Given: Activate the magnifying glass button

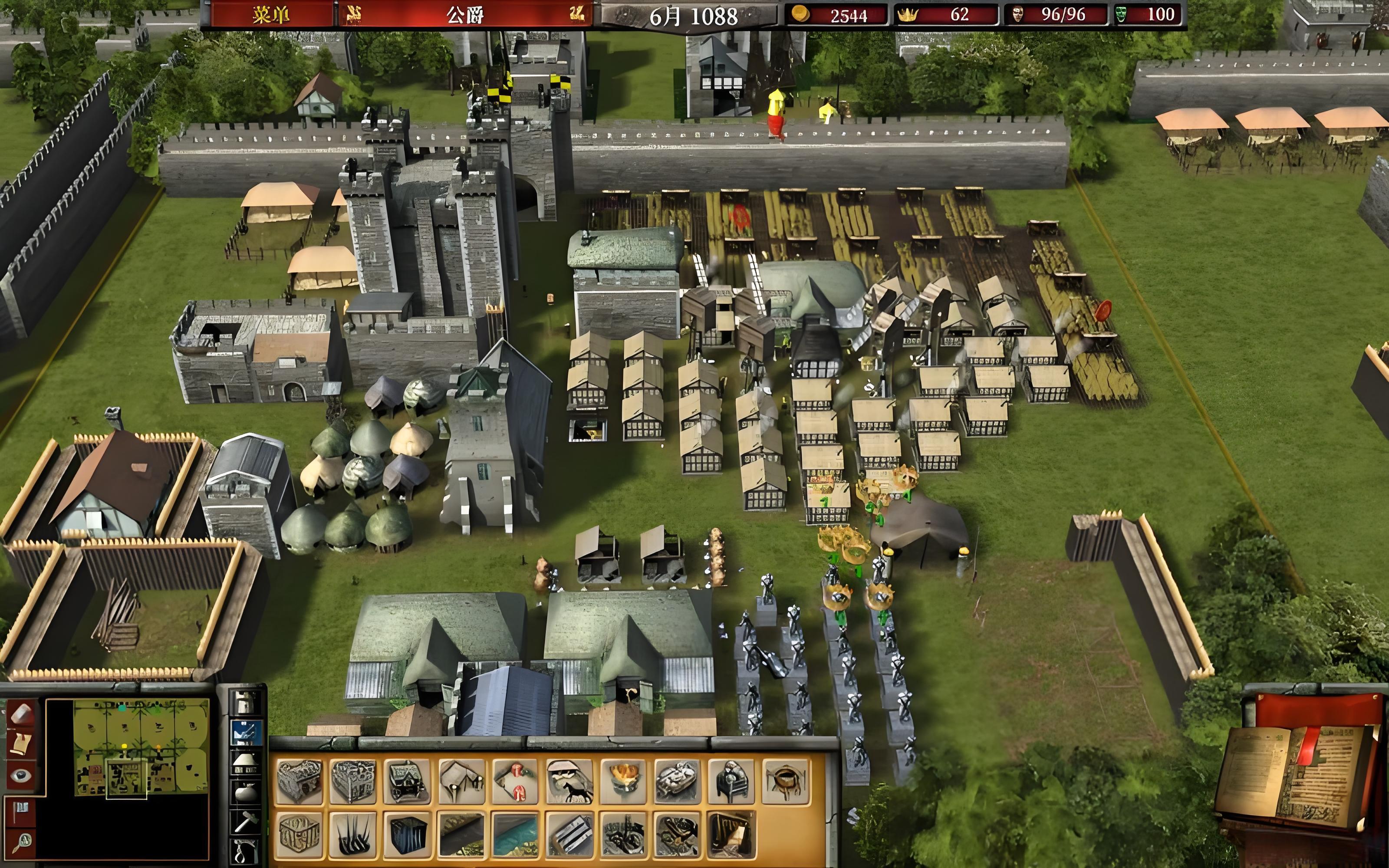Looking at the screenshot, I should (x=22, y=843).
